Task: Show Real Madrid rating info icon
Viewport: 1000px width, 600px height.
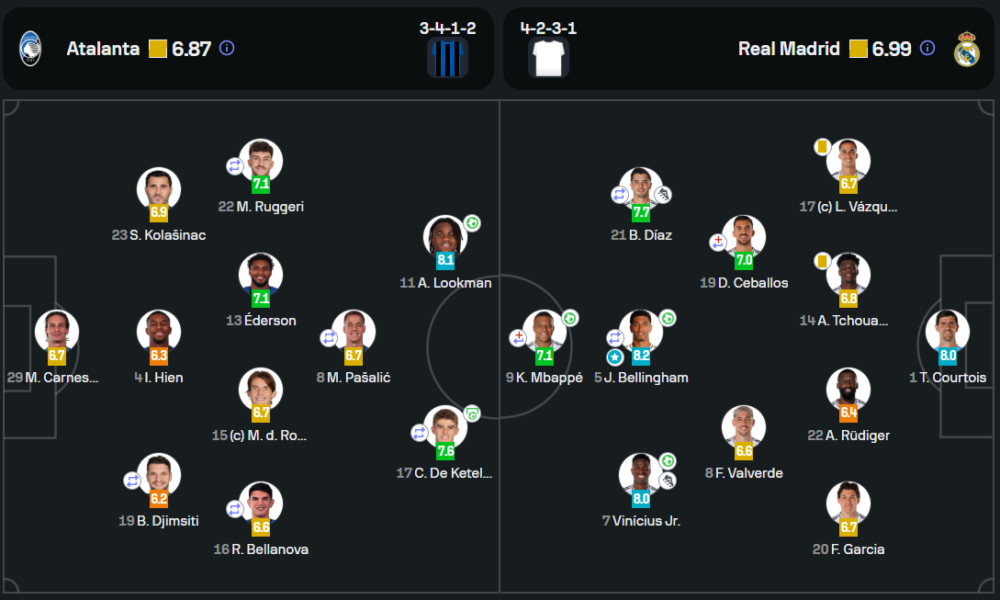Action: pyautogui.click(x=927, y=48)
